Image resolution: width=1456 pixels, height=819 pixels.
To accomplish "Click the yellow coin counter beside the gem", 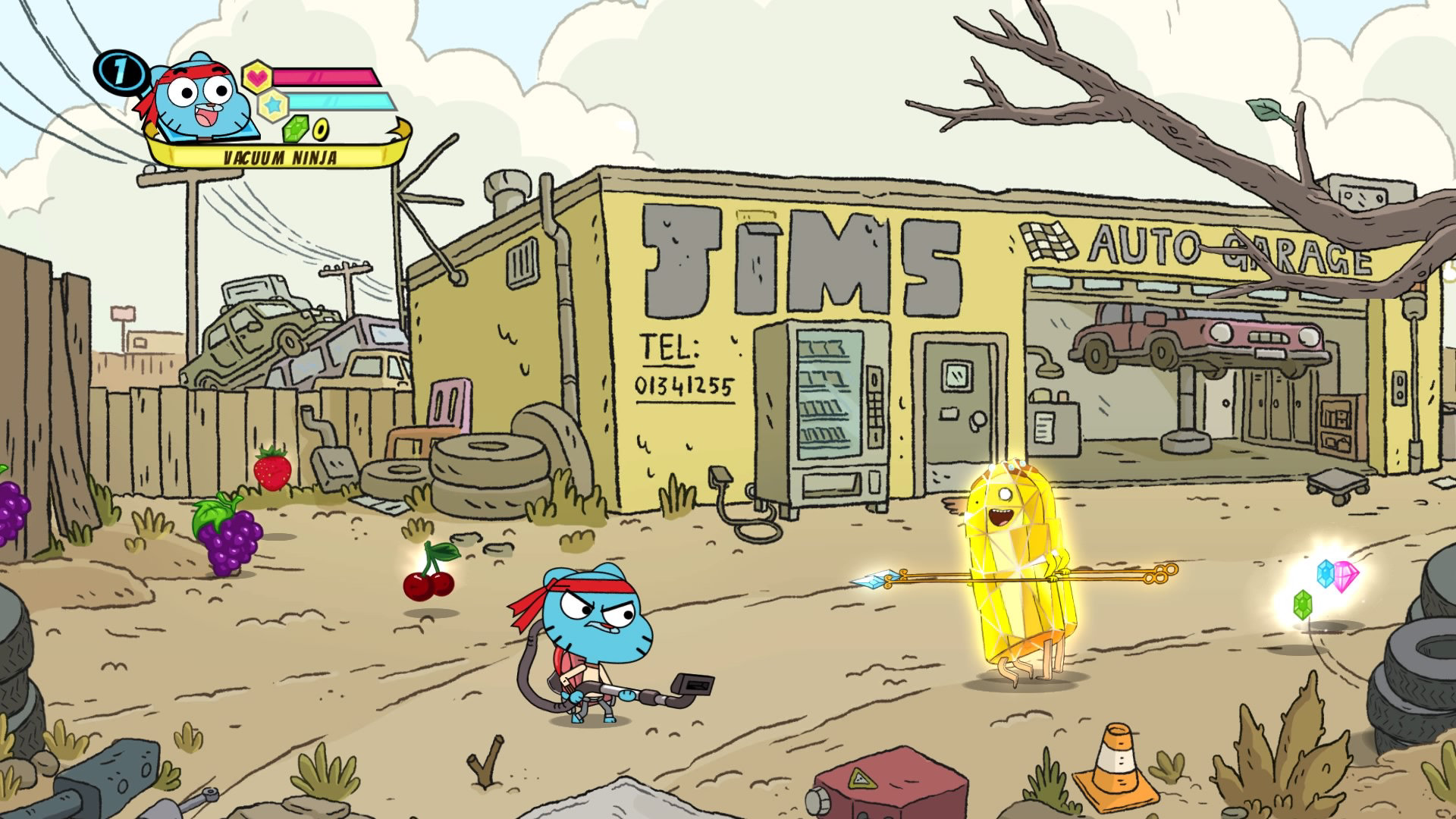I will 321,131.
